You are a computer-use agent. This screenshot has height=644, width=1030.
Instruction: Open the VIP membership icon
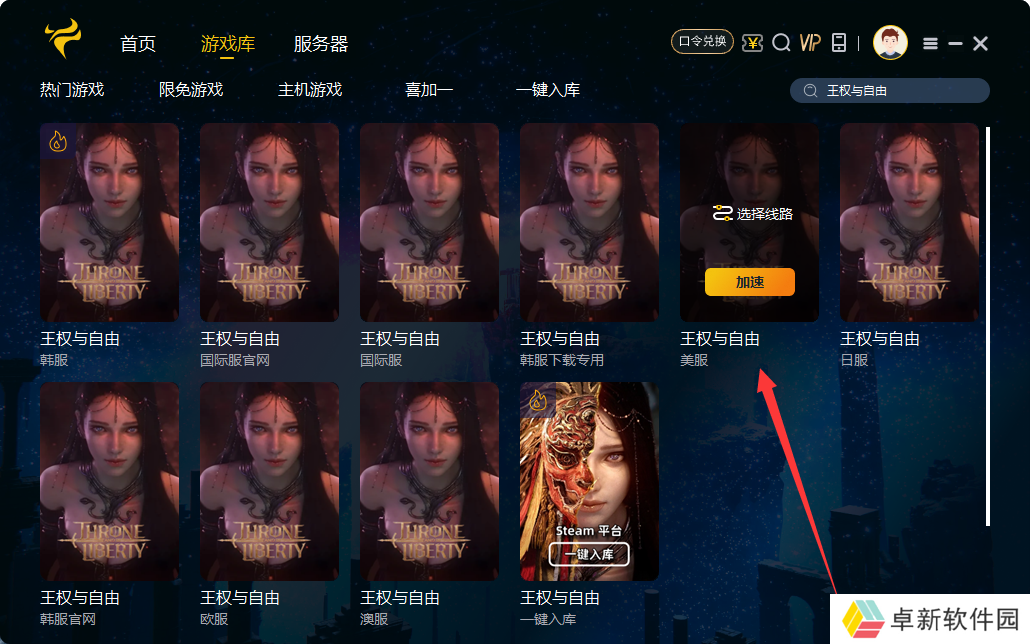(x=810, y=42)
